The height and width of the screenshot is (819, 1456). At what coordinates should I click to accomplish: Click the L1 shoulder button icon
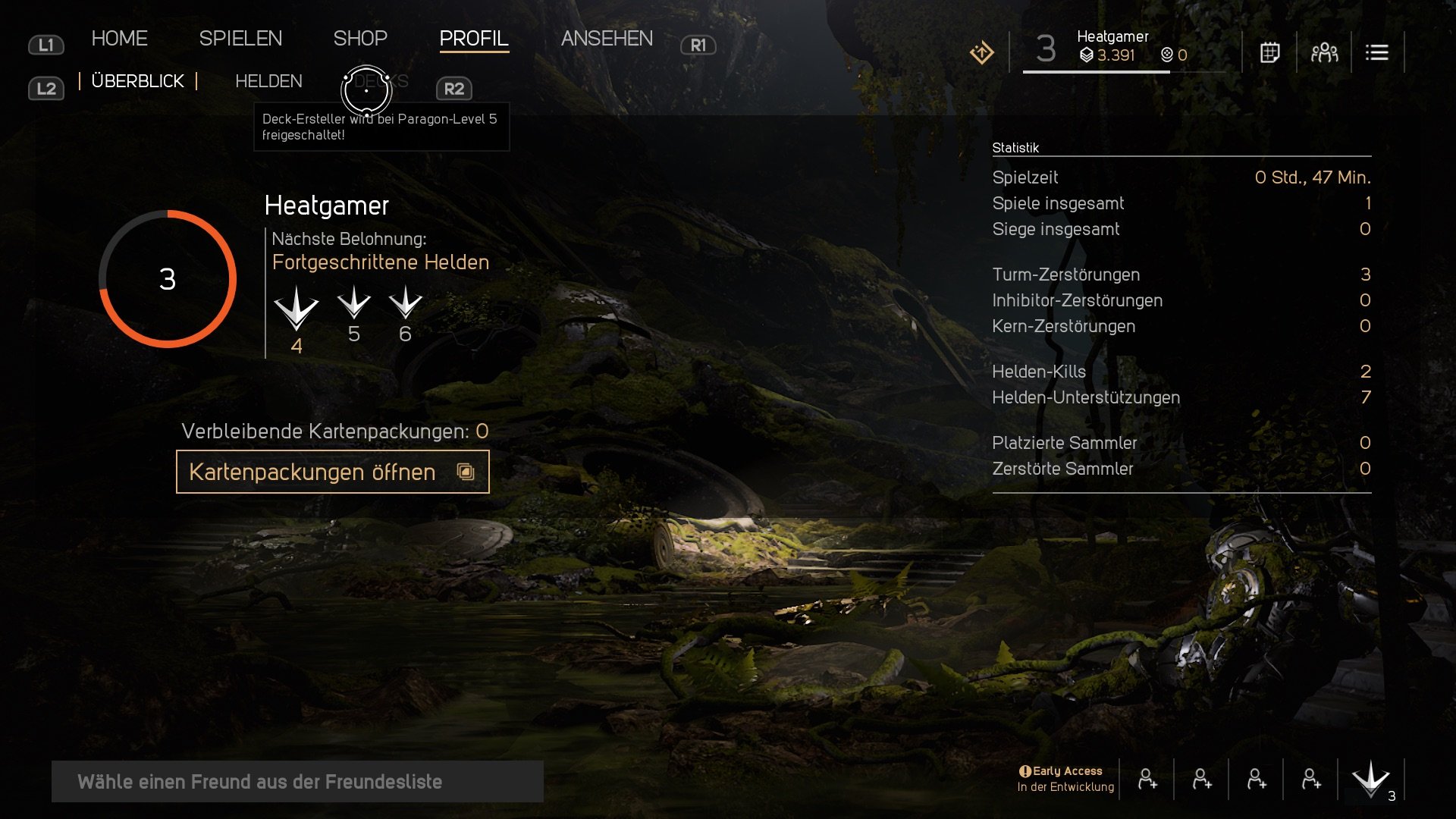click(x=46, y=44)
